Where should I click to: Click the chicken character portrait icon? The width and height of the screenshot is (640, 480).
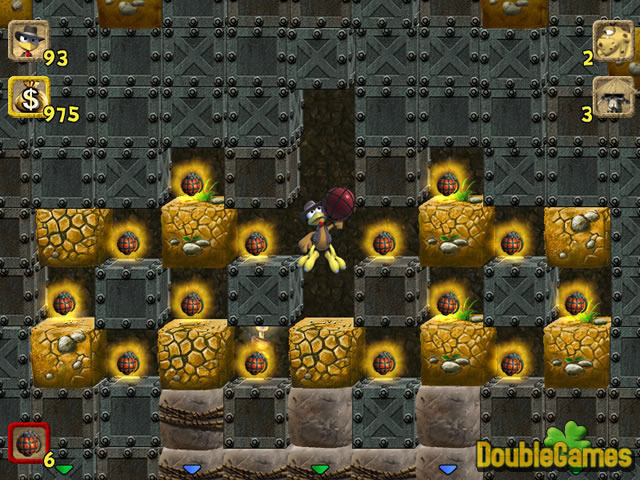pyautogui.click(x=25, y=42)
